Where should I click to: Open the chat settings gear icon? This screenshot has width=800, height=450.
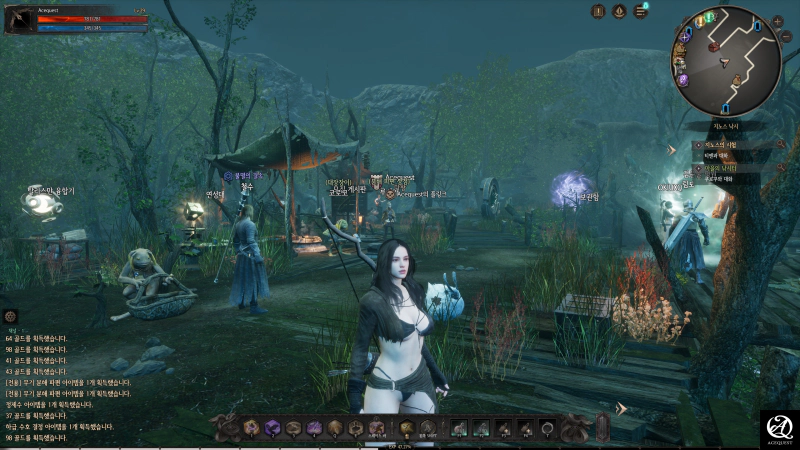[11, 316]
